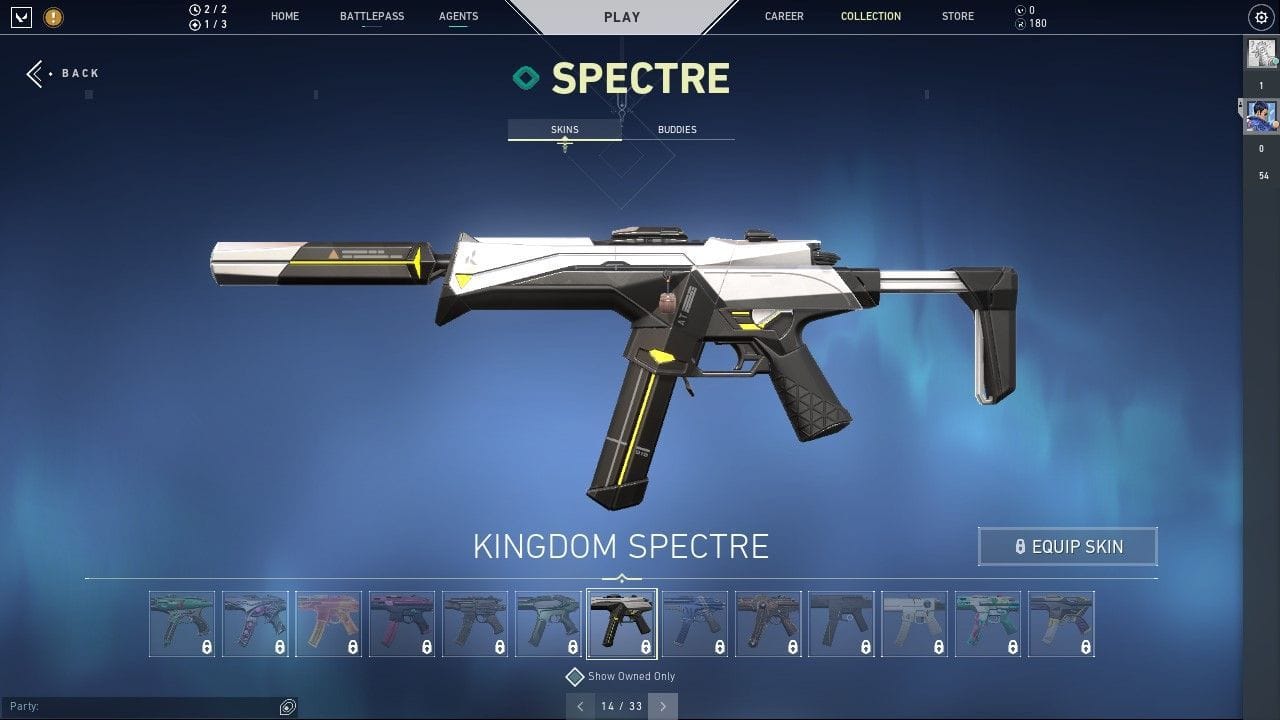1280x720 pixels.
Task: Open the Collection menu item
Action: [x=870, y=16]
